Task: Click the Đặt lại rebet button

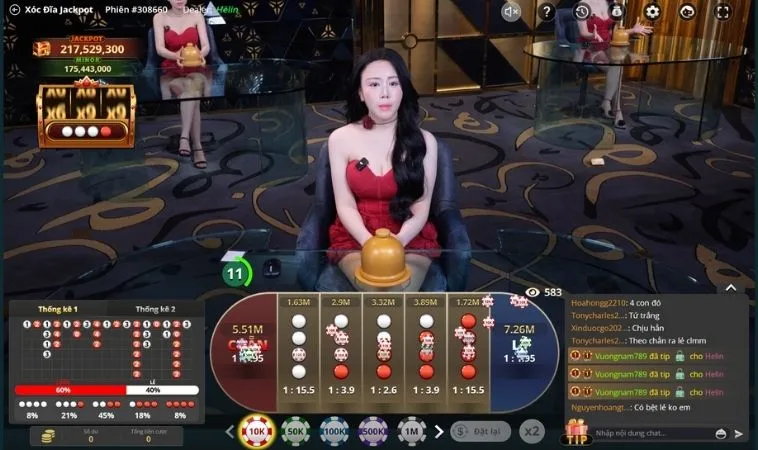Action: pyautogui.click(x=481, y=432)
